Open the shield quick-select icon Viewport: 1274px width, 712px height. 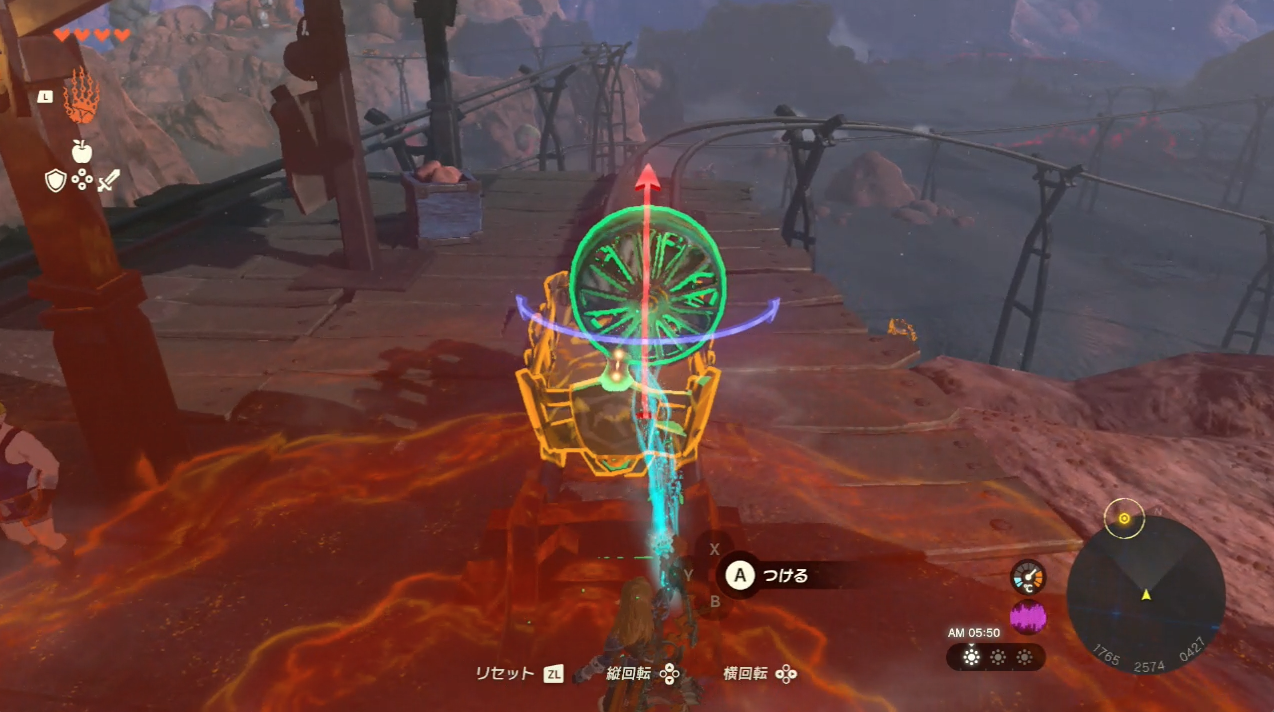tap(56, 180)
